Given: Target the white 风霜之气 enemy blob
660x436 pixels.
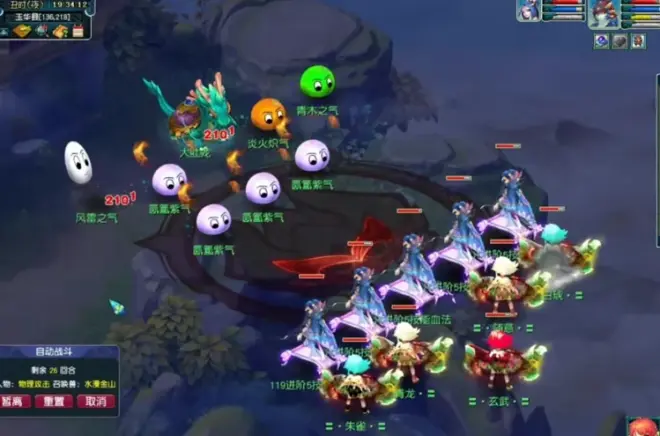Looking at the screenshot, I should 78,163.
